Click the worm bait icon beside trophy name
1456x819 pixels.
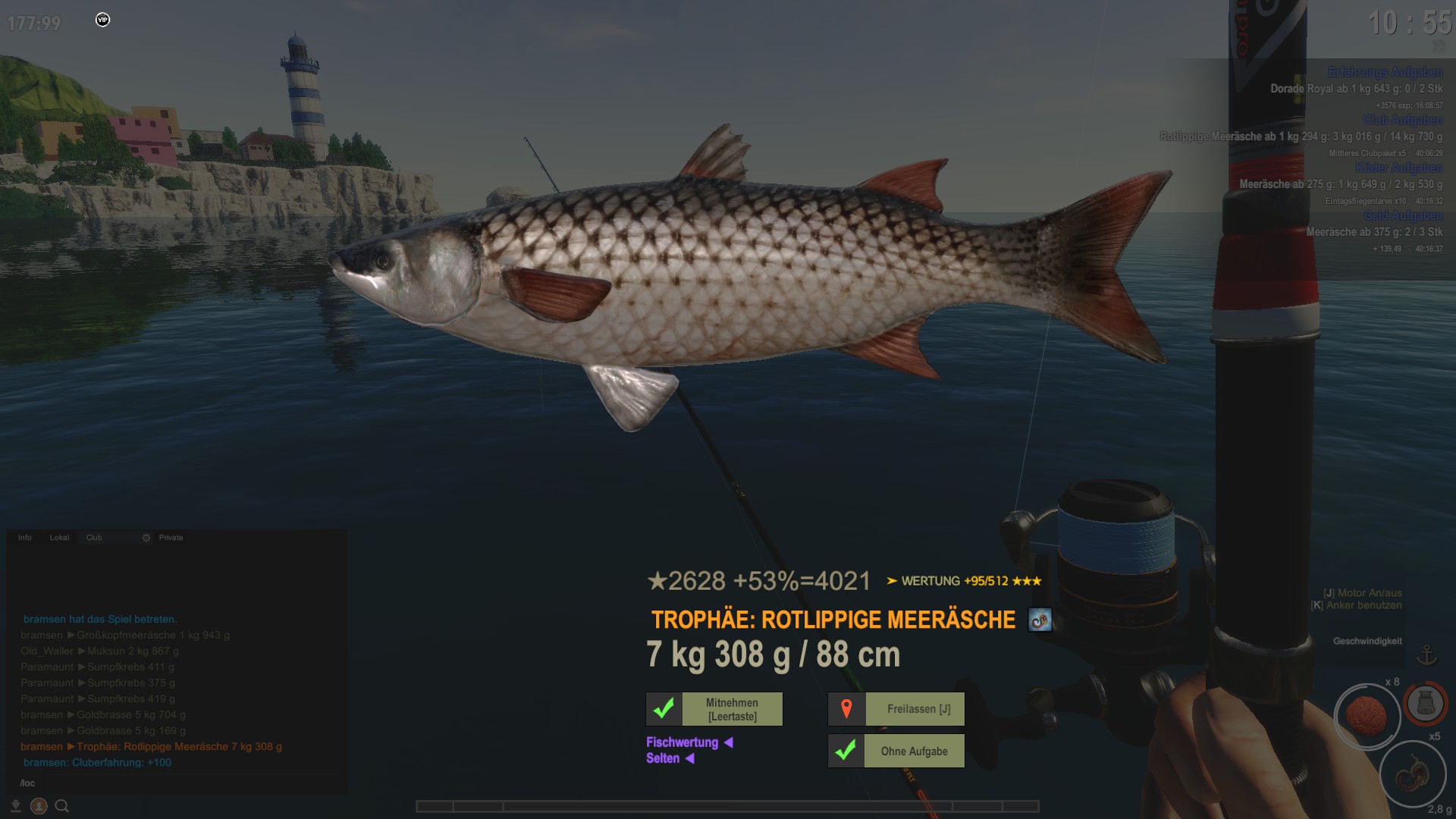(1040, 620)
